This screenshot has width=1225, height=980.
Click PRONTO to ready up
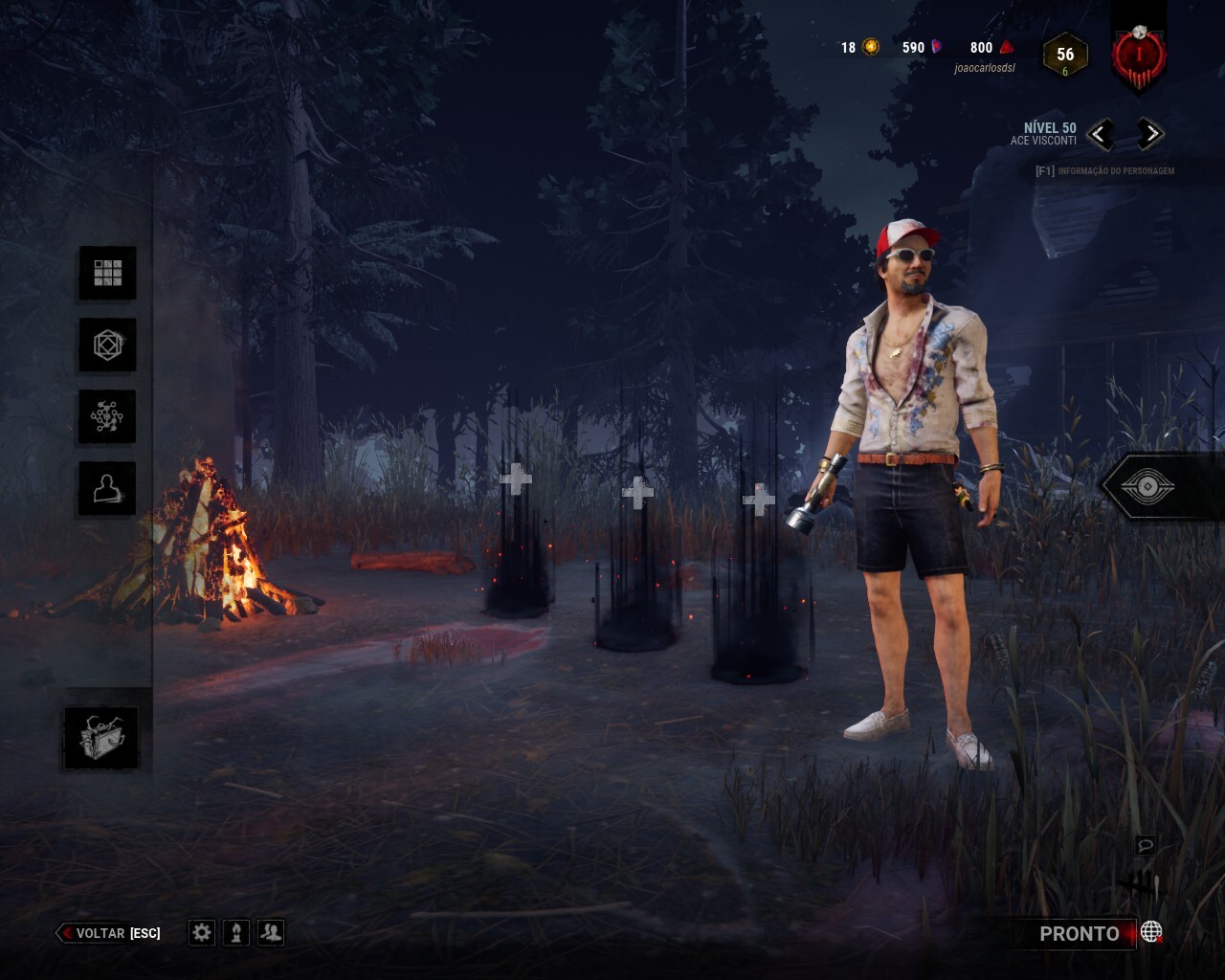pos(1079,934)
